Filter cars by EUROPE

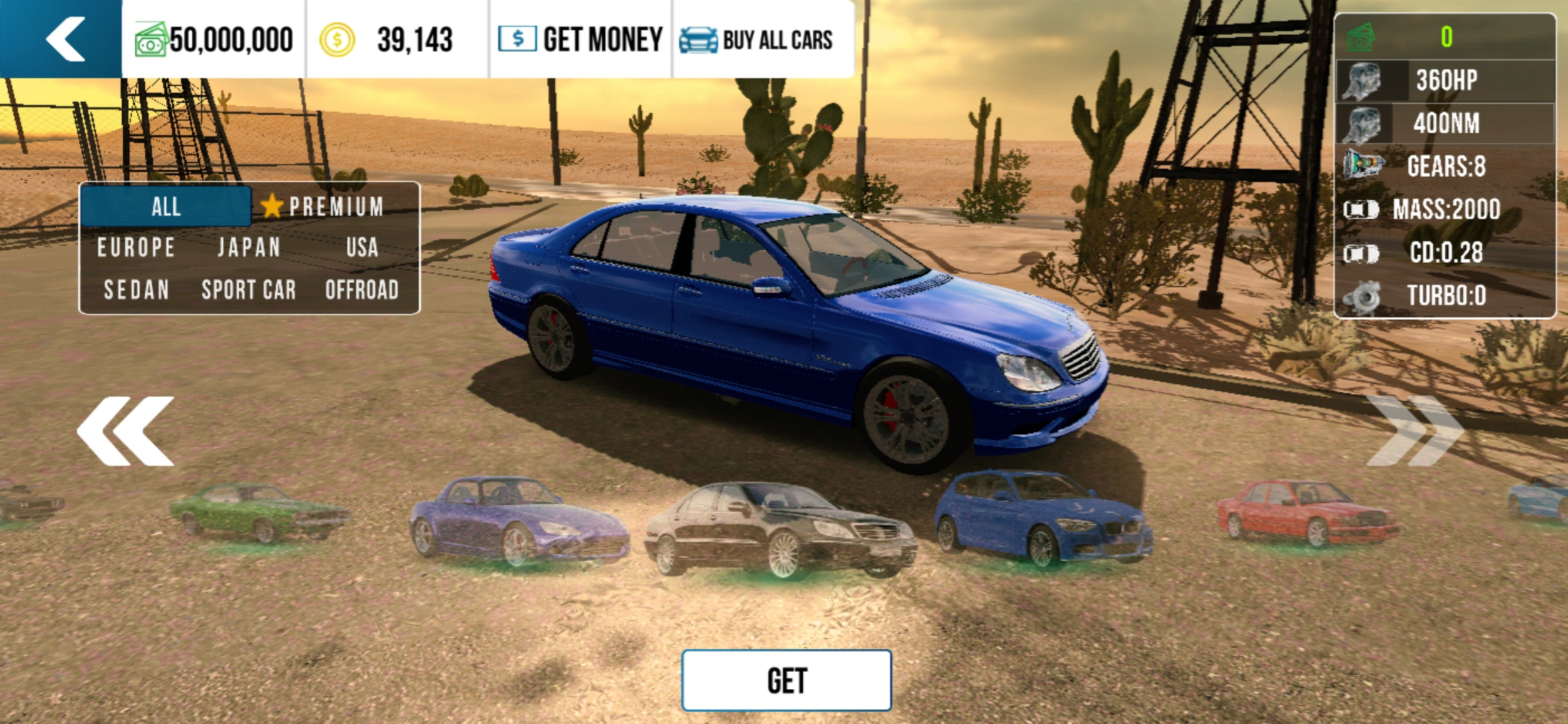tap(136, 247)
